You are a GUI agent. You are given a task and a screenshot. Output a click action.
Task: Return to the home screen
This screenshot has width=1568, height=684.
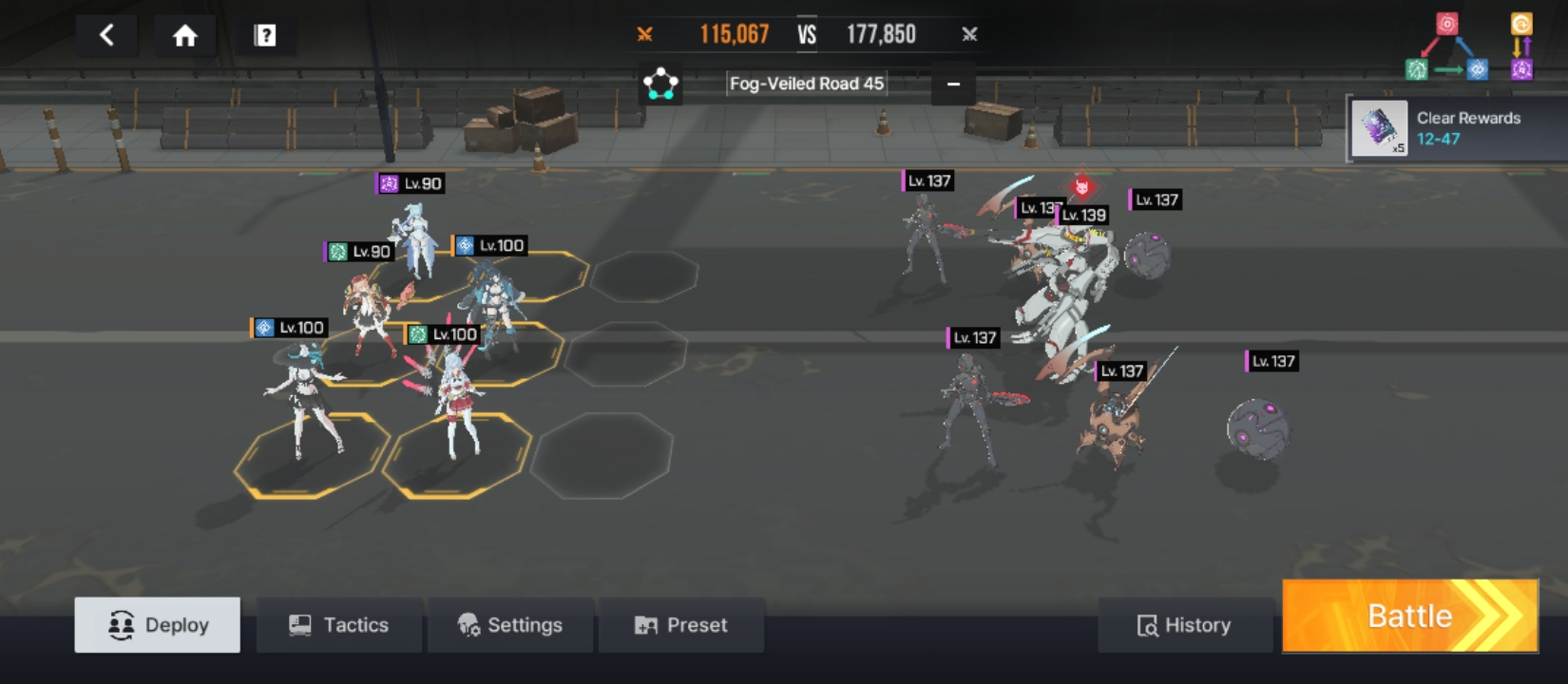click(184, 36)
